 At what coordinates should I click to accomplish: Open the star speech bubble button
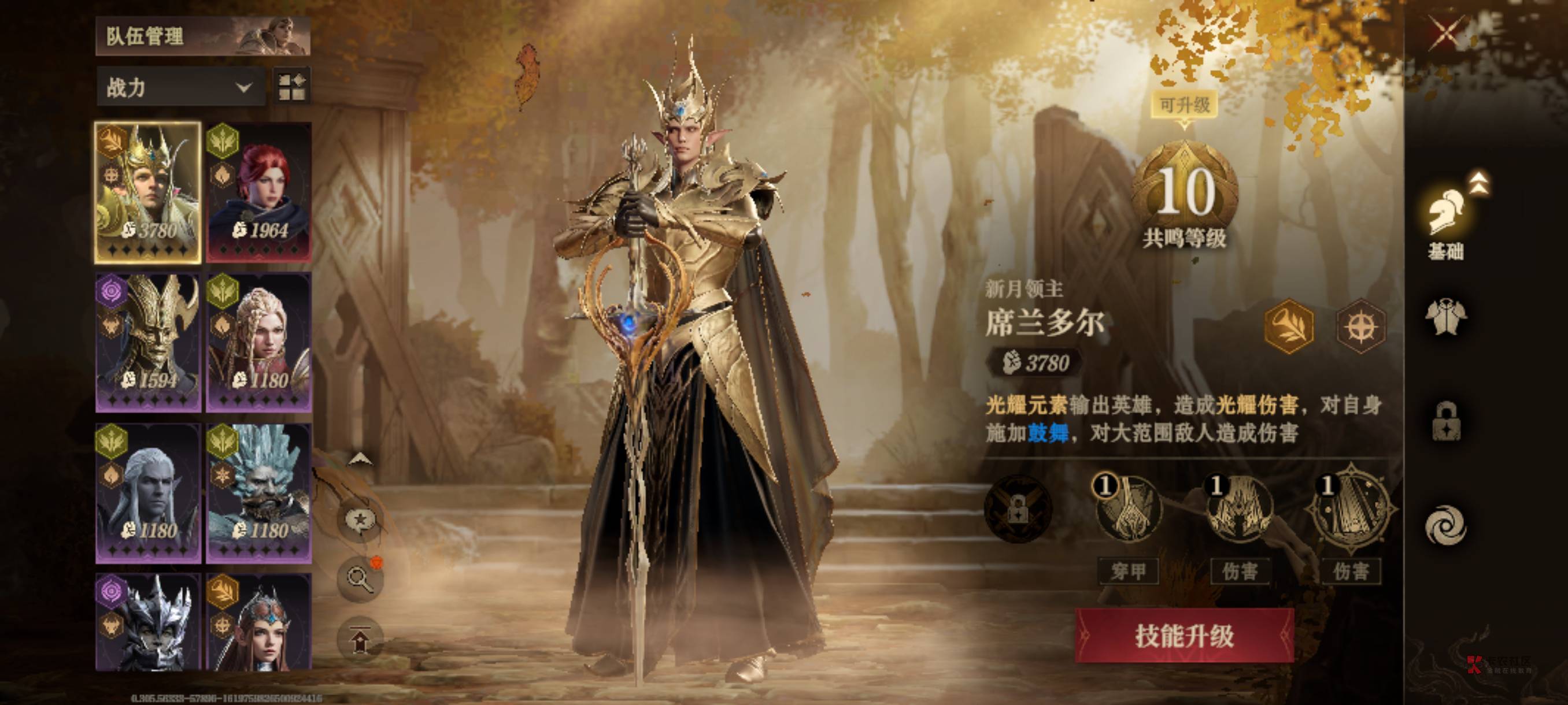360,521
